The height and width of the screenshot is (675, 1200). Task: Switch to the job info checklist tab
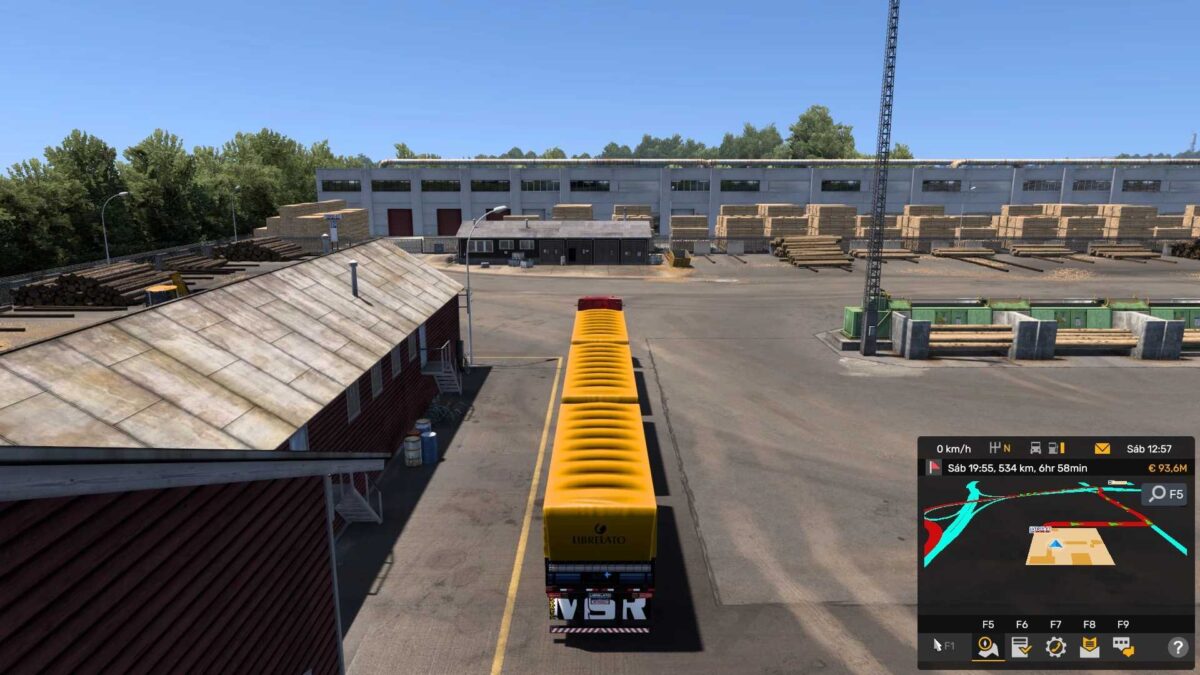1021,647
